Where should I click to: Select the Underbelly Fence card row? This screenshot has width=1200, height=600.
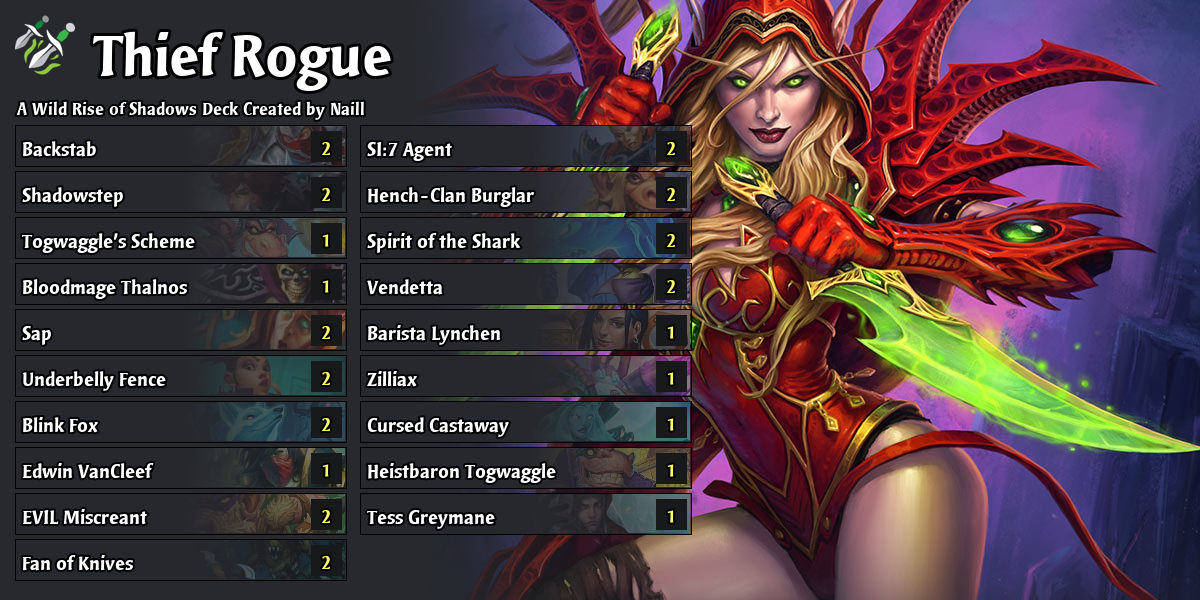[180, 380]
